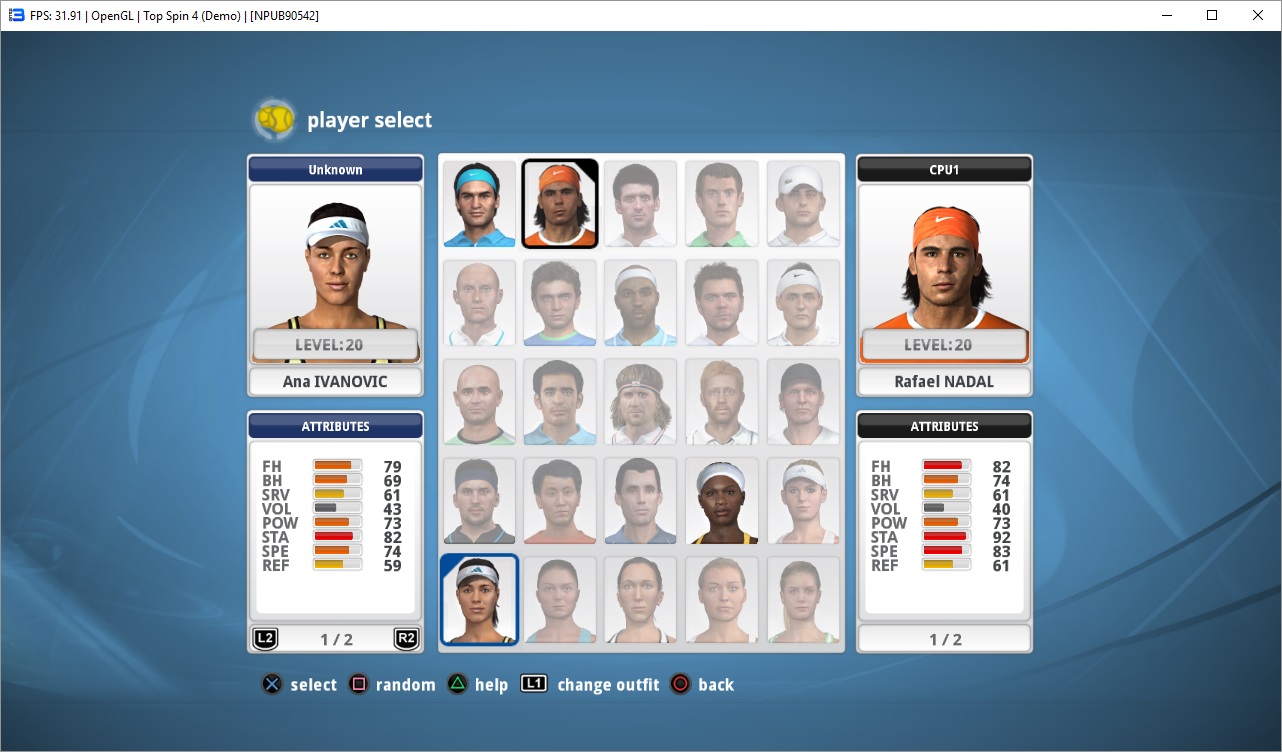The image size is (1282, 752).
Task: Choose the long-haired player with striped headband
Action: coord(641,402)
